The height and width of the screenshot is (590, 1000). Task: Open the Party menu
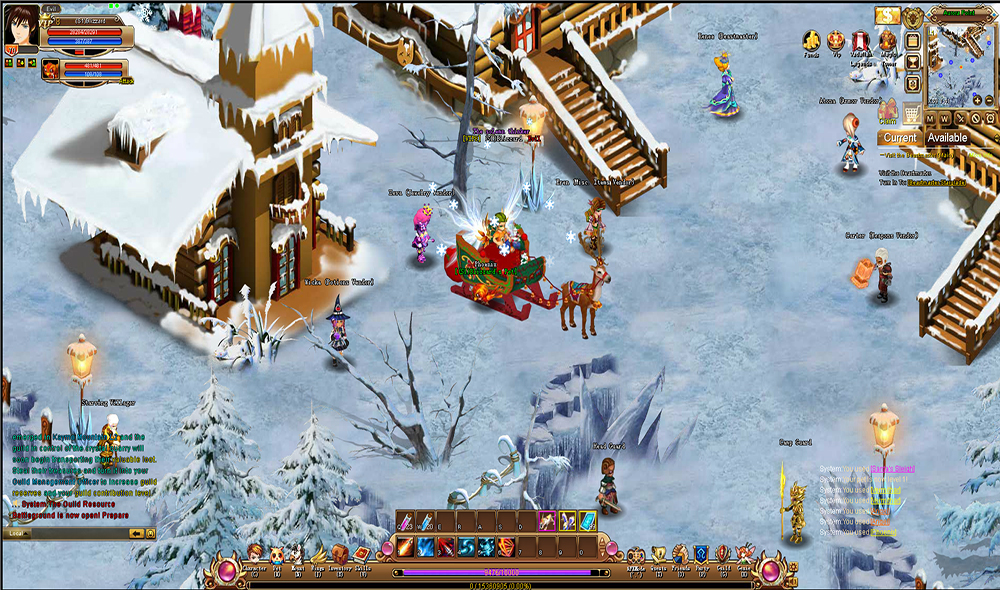[x=702, y=552]
